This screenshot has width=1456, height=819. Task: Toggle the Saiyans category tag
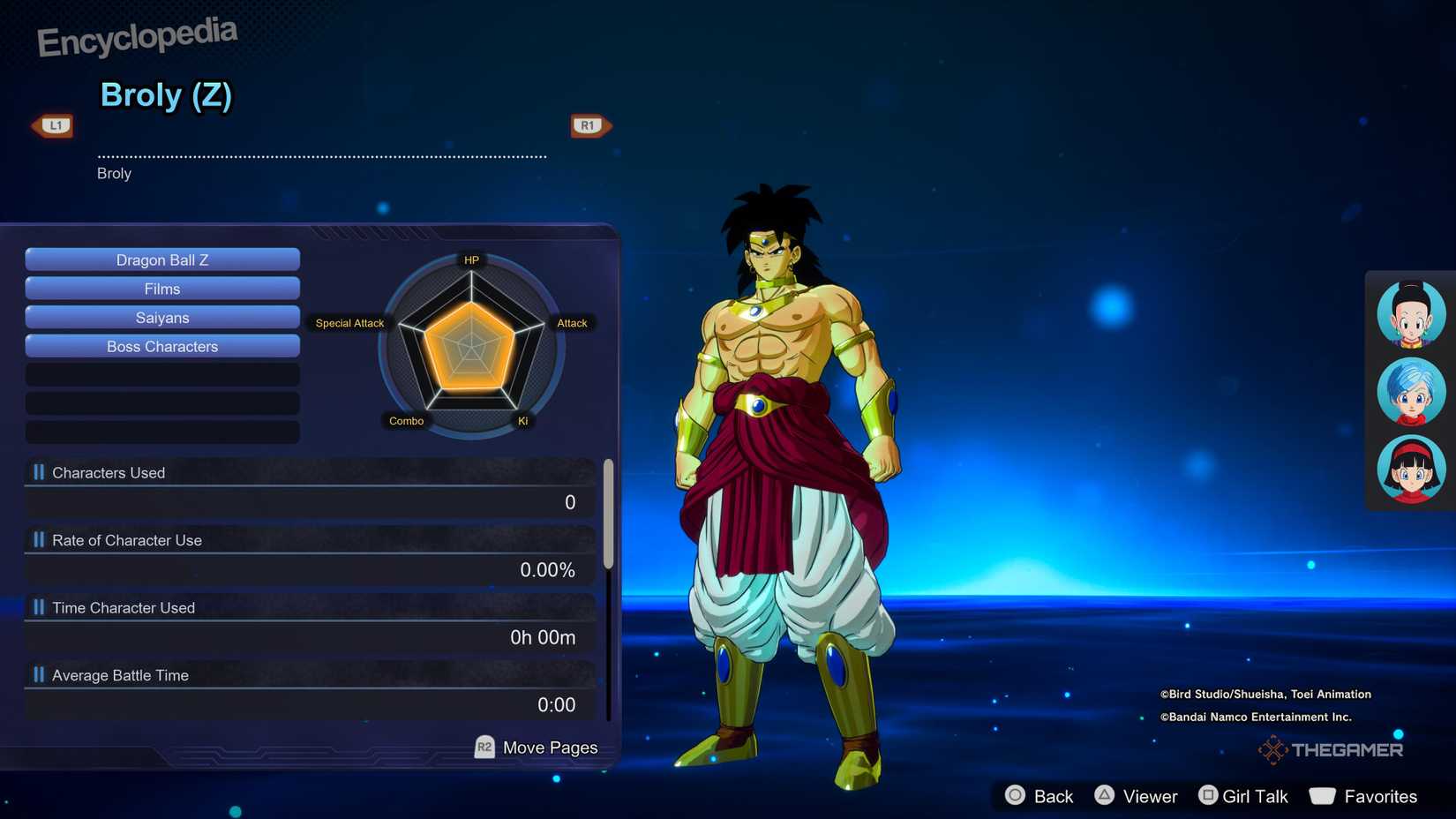pyautogui.click(x=161, y=317)
